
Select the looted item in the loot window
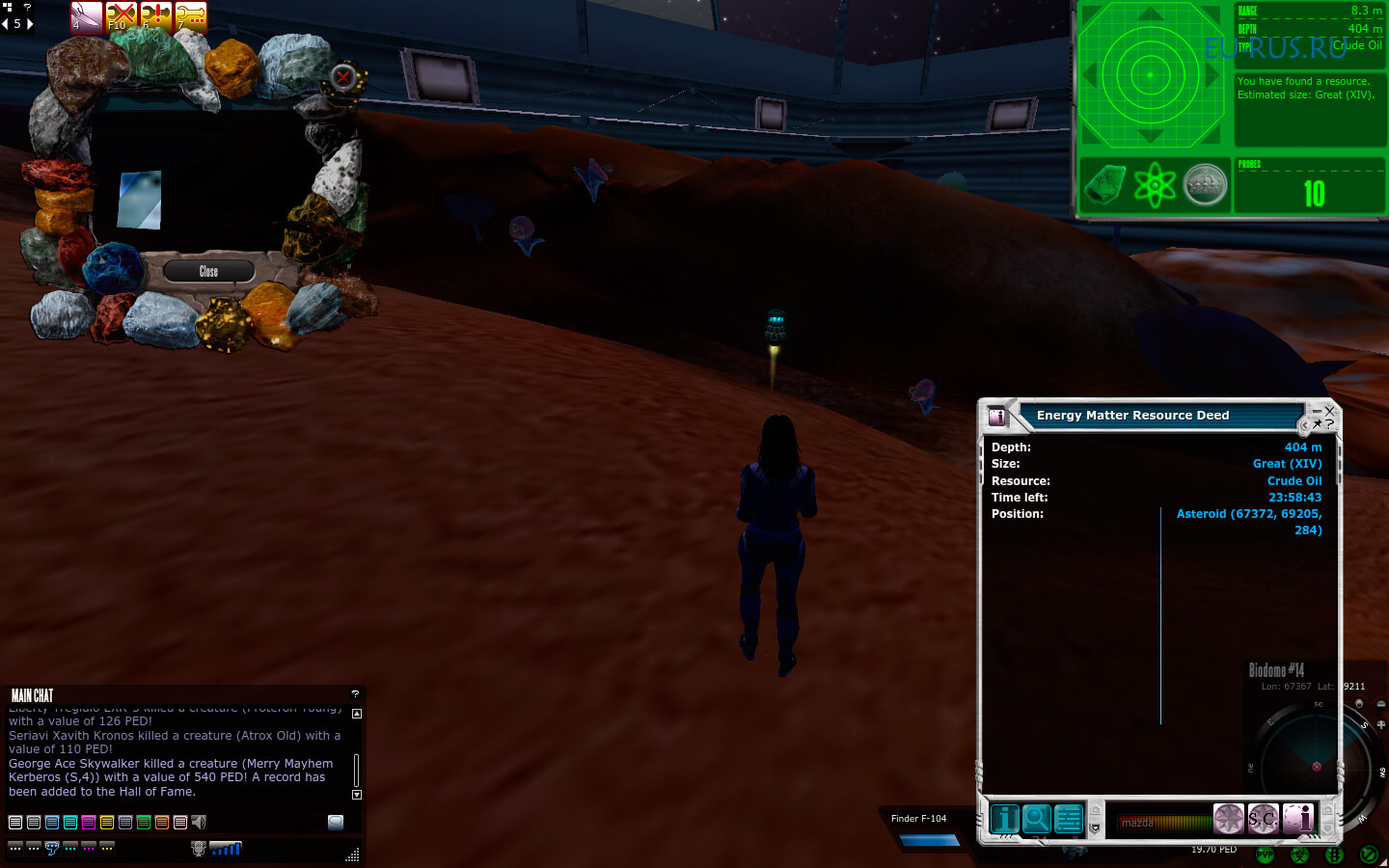coord(139,200)
